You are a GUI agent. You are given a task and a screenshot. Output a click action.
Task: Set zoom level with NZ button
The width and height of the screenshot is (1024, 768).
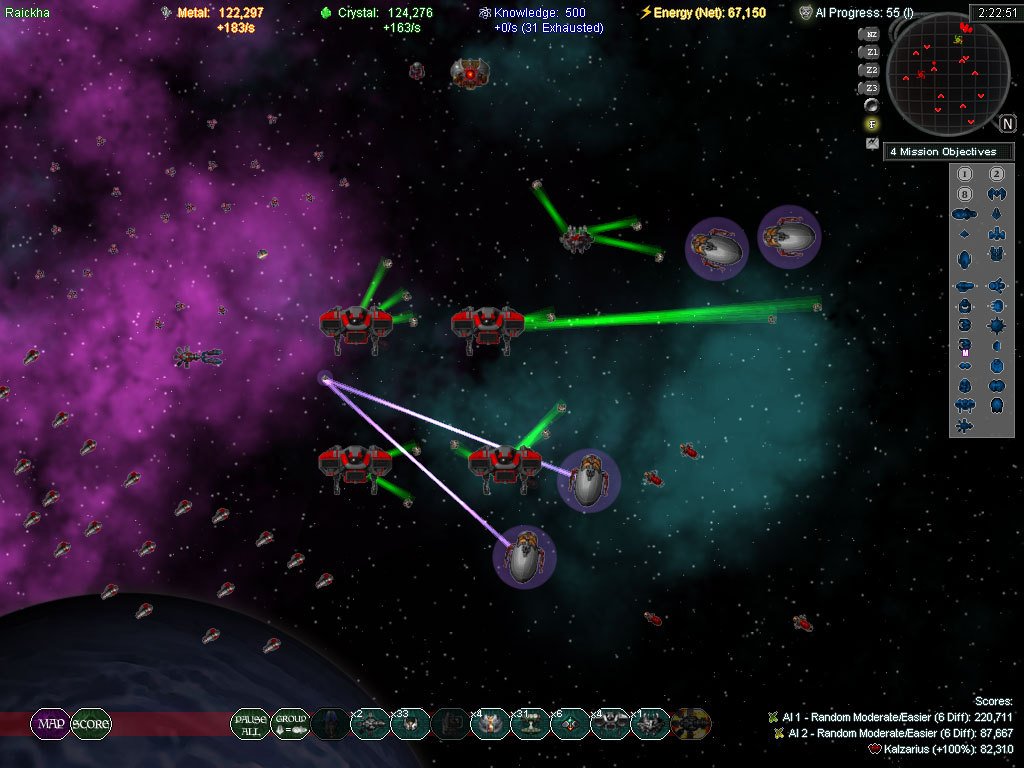[871, 34]
